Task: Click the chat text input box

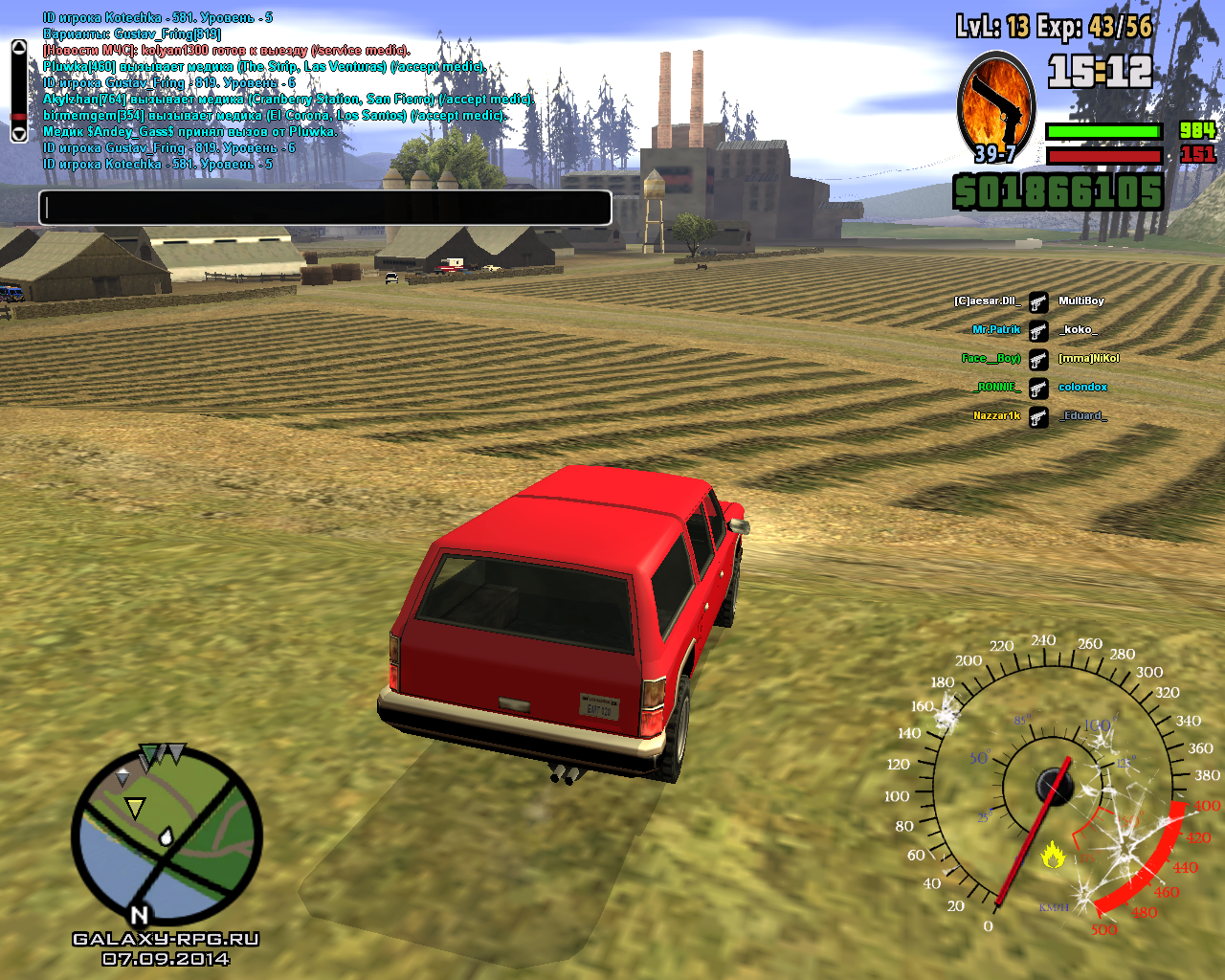Action: click(325, 208)
